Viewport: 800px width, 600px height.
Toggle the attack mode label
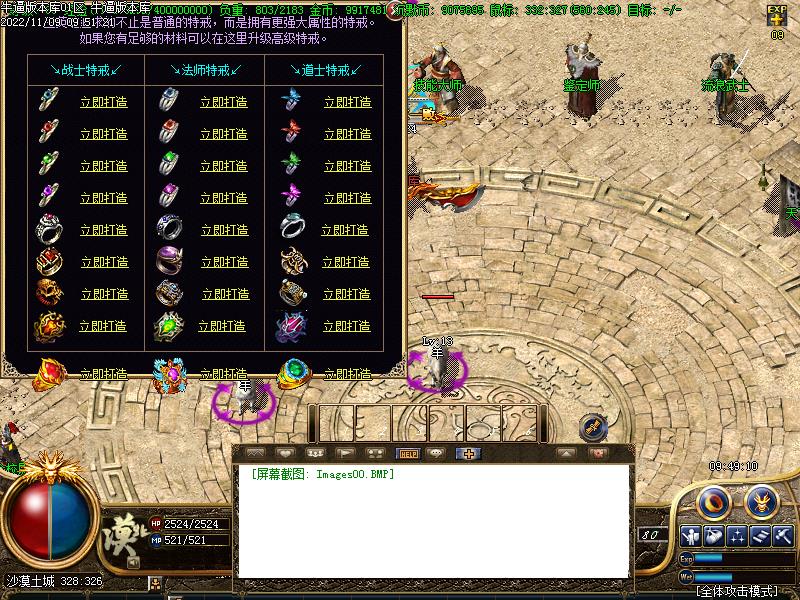[736, 591]
